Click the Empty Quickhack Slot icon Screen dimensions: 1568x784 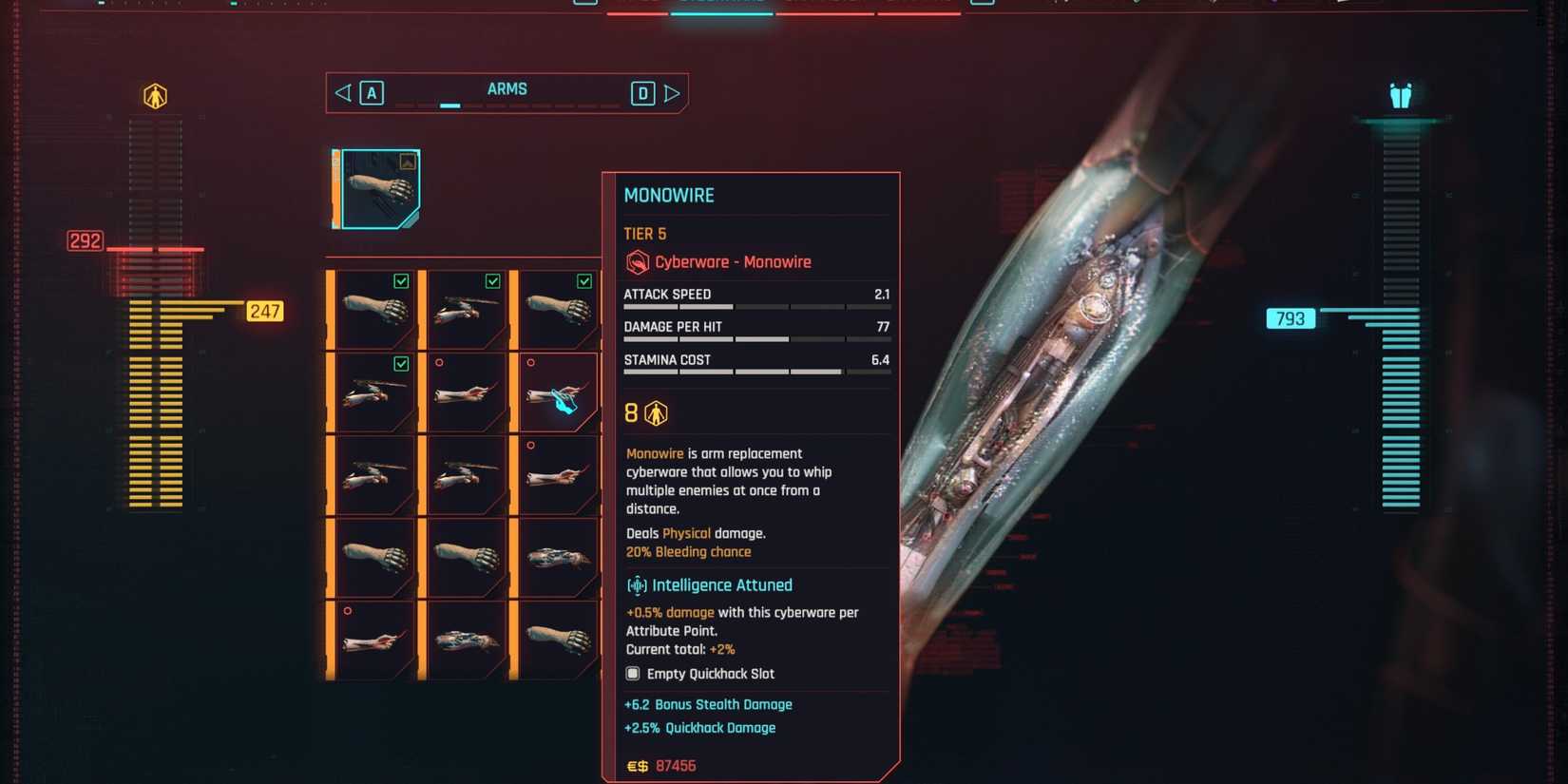click(633, 673)
